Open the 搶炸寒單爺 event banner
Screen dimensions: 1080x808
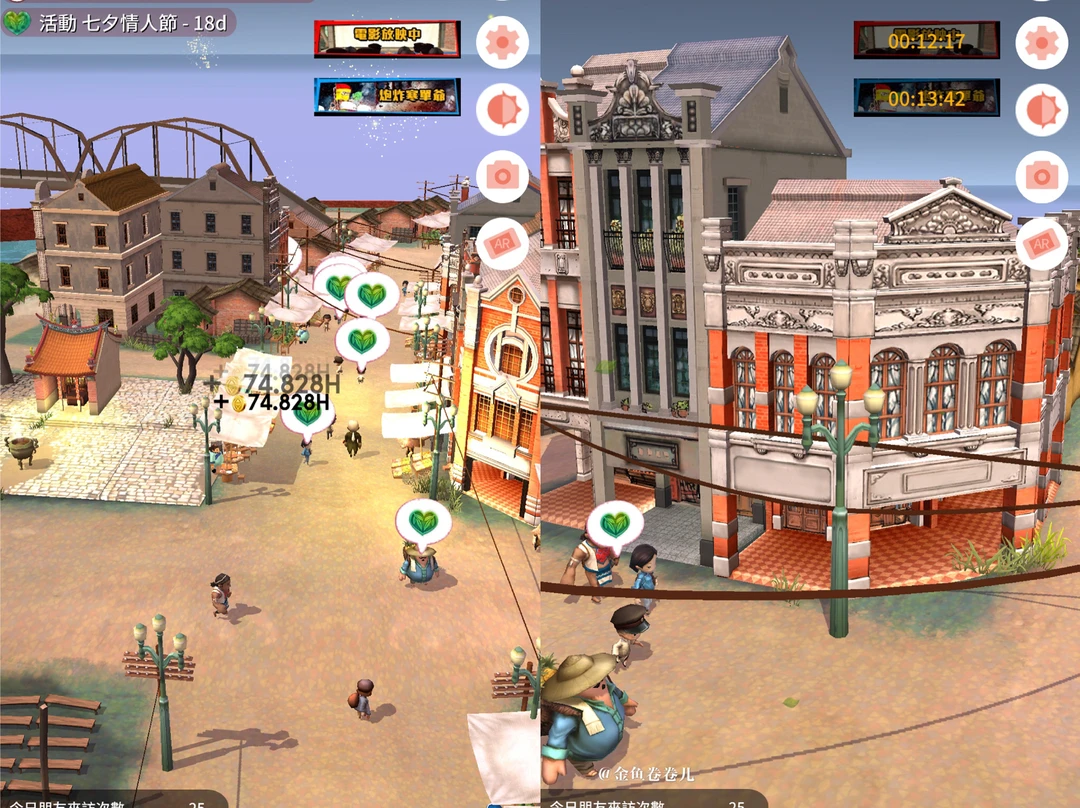(x=387, y=96)
